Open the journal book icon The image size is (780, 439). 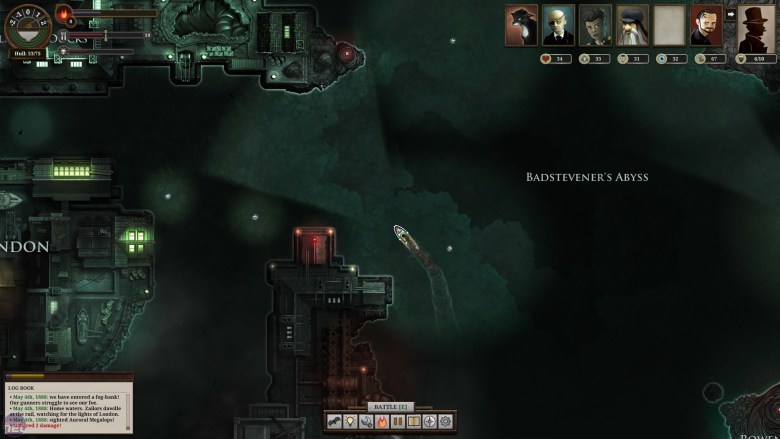[414, 422]
